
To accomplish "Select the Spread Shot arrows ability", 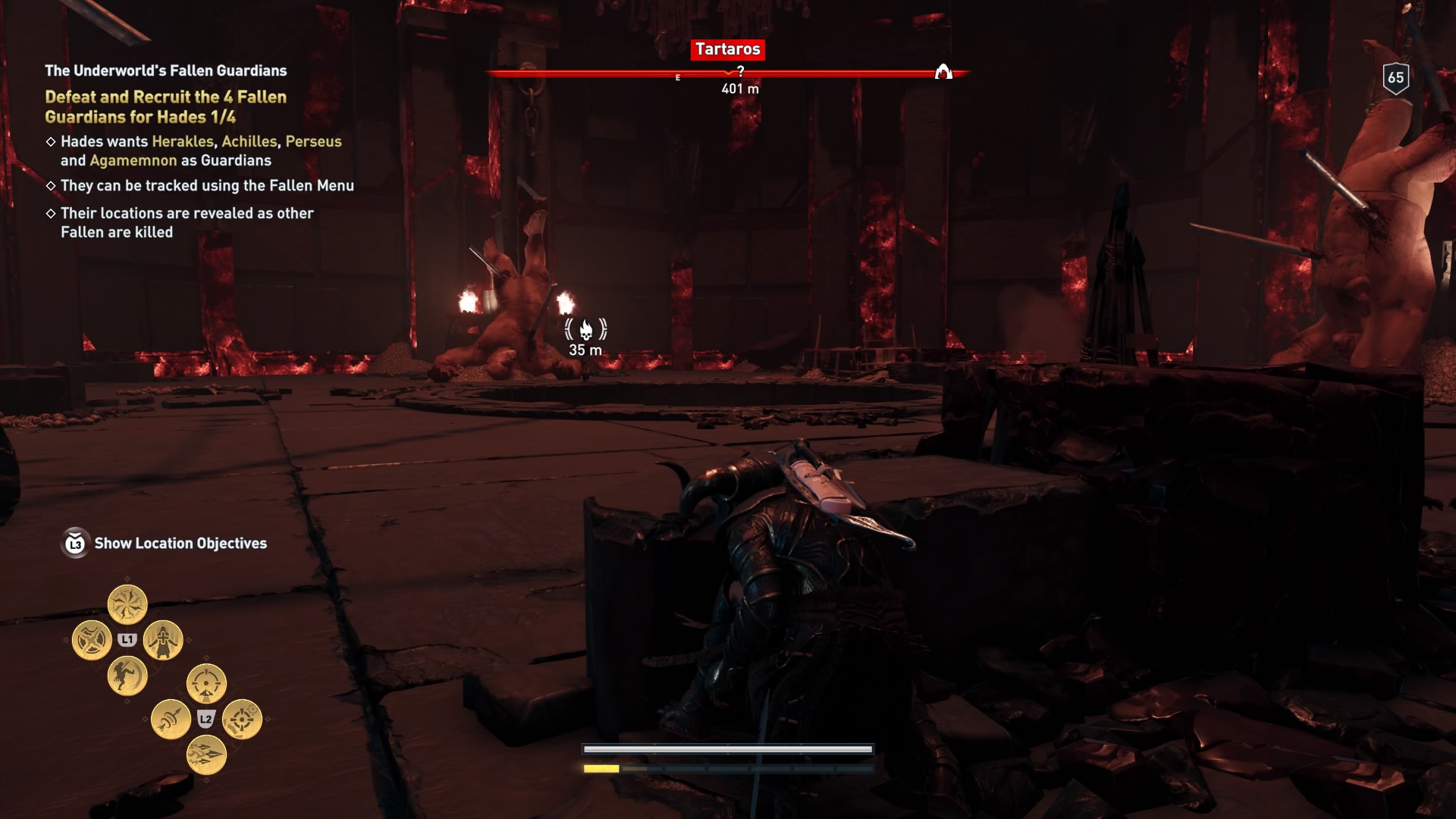I will coord(208,756).
